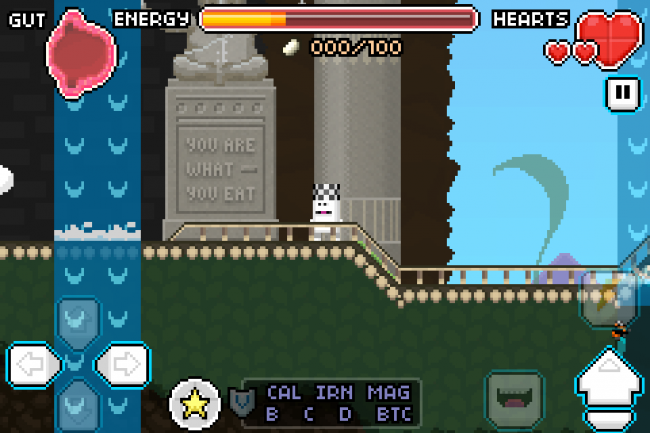Tap the up direction pad button

click(76, 320)
